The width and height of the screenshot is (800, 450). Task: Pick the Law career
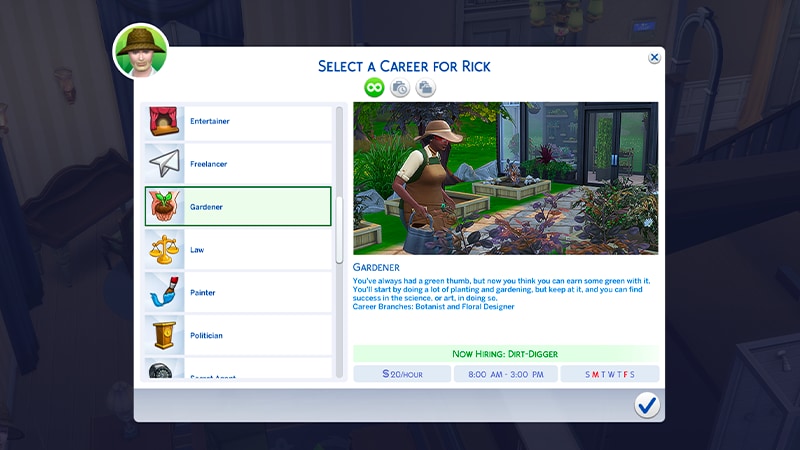[x=238, y=250]
